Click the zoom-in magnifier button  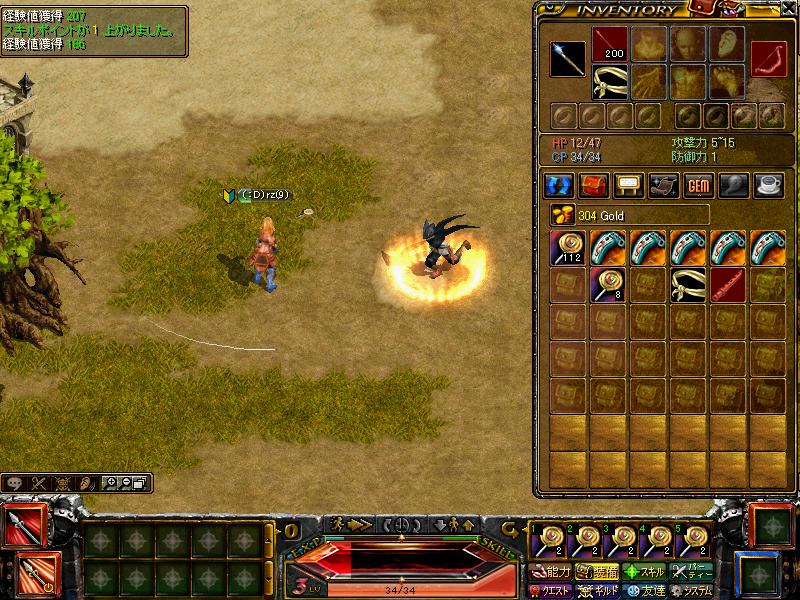point(111,483)
